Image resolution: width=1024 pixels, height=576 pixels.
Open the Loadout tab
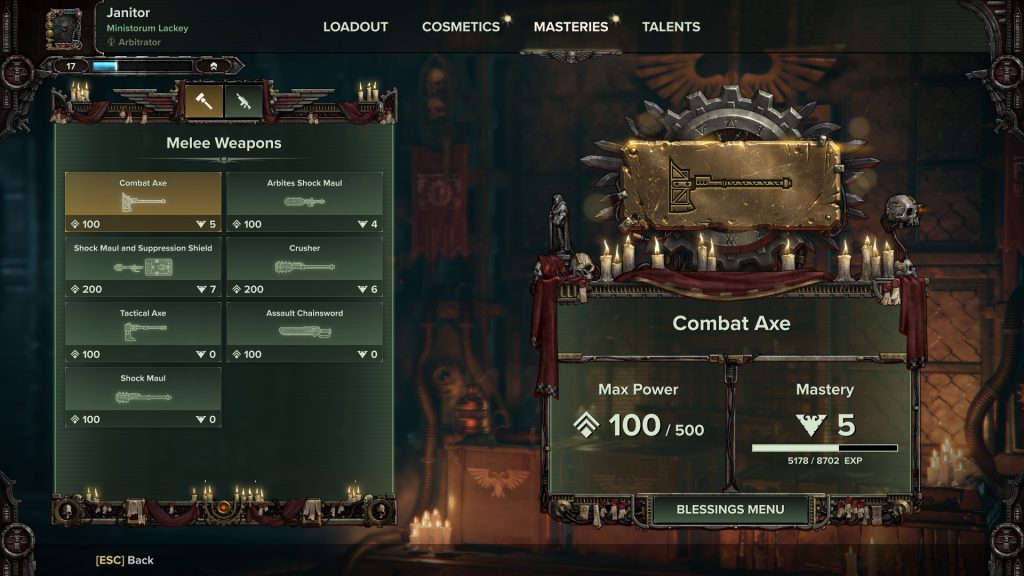[x=355, y=27]
